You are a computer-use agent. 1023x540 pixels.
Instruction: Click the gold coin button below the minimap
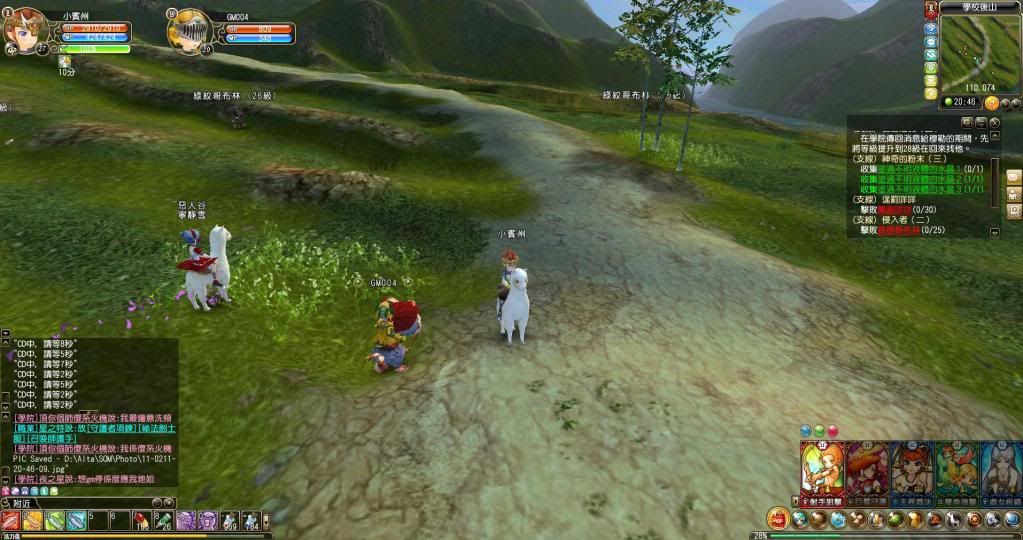[992, 103]
